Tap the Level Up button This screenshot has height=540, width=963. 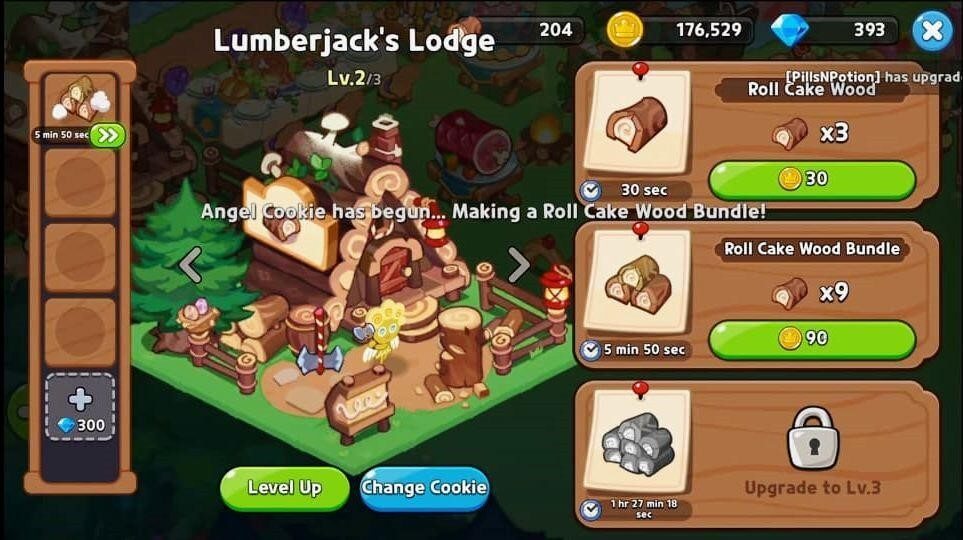pyautogui.click(x=284, y=488)
